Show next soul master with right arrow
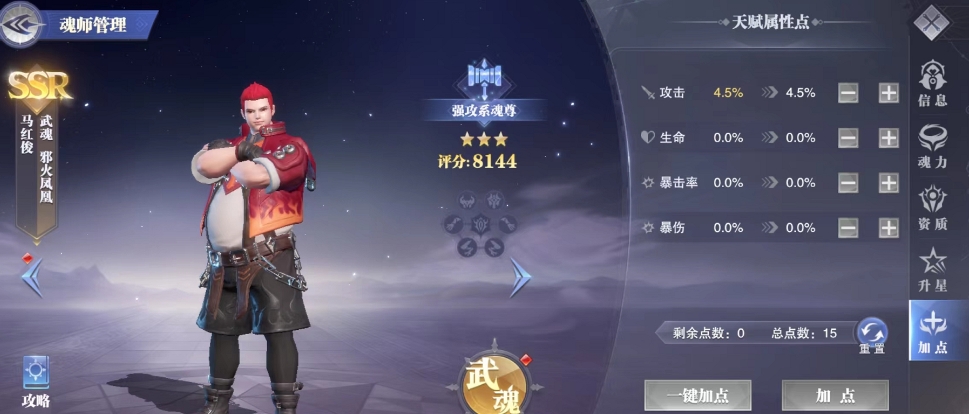Viewport: 969px width, 414px height. 520,277
